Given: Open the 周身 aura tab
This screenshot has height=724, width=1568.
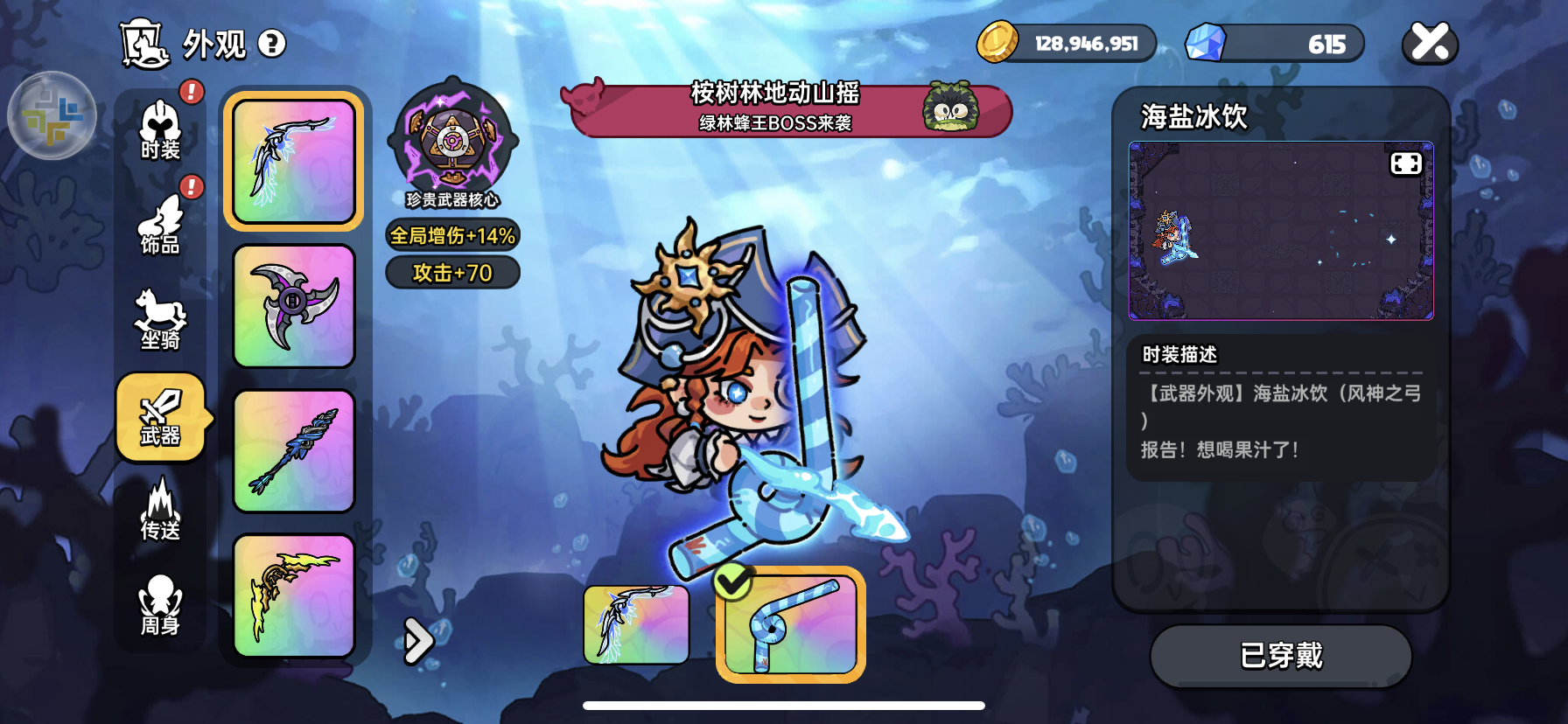Looking at the screenshot, I should (x=160, y=605).
